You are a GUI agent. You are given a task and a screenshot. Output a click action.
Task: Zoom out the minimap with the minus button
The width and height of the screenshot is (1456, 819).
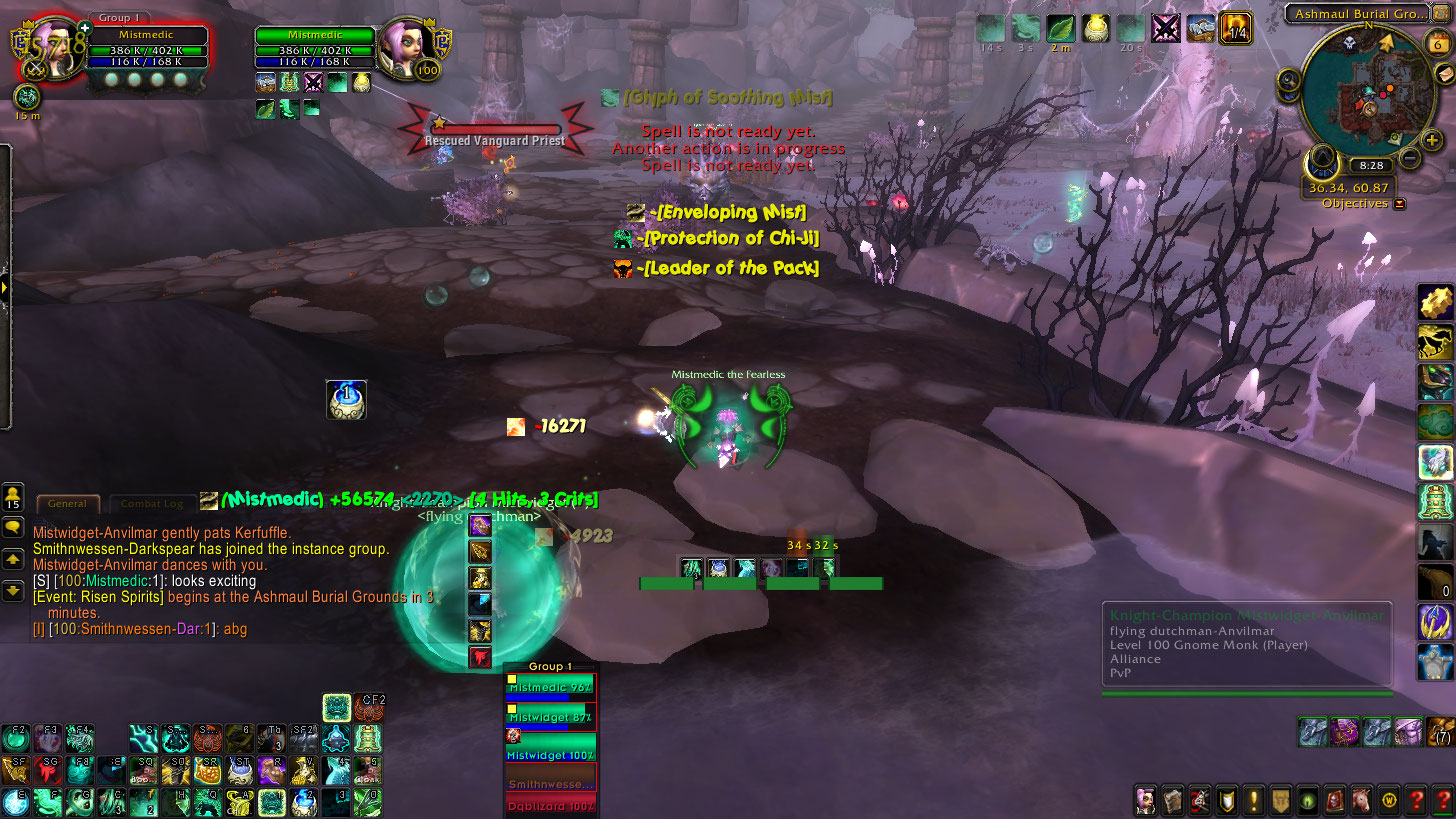click(1410, 158)
